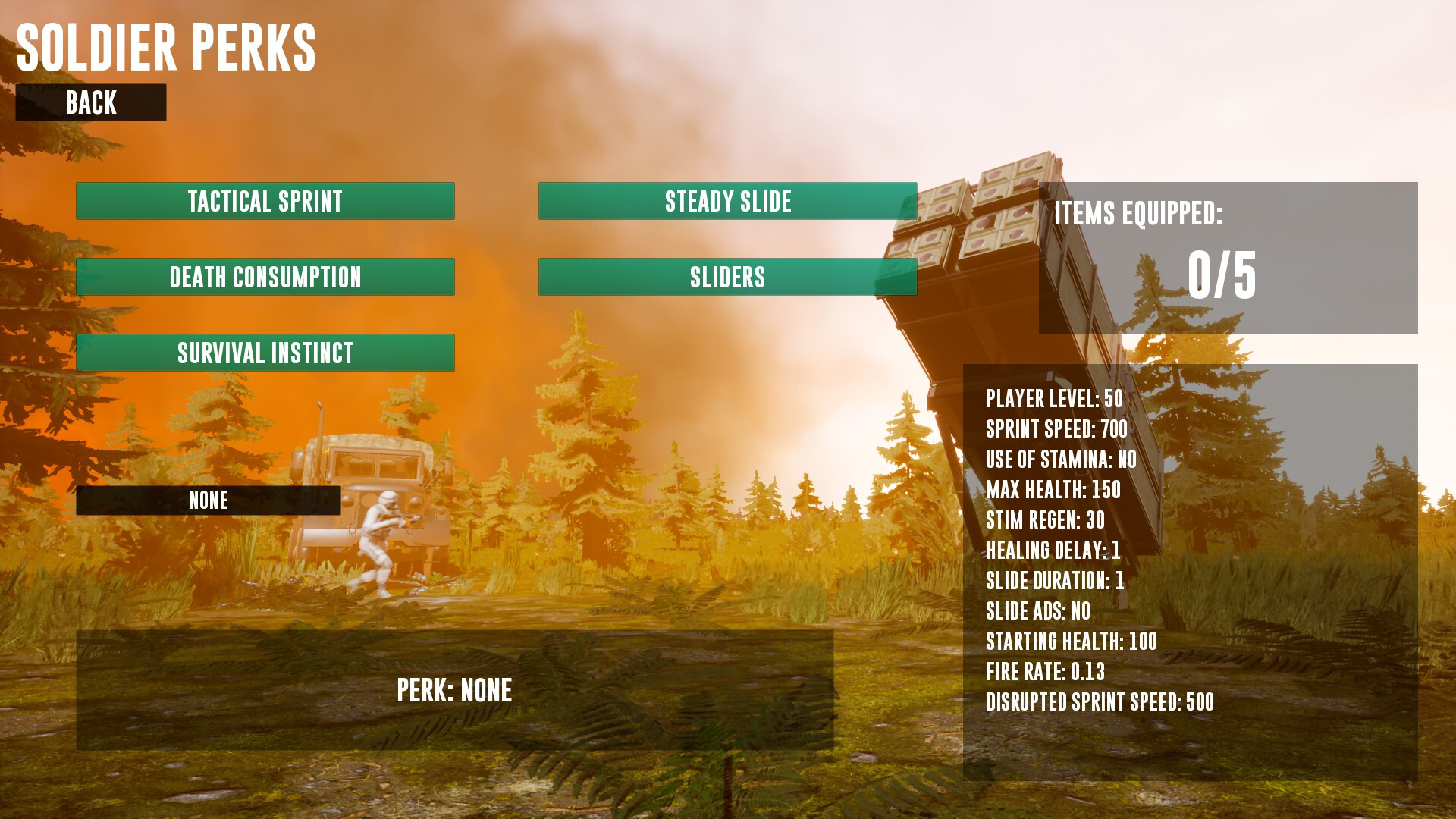Select the Death Consumption perk
This screenshot has width=1456, height=819.
[265, 278]
